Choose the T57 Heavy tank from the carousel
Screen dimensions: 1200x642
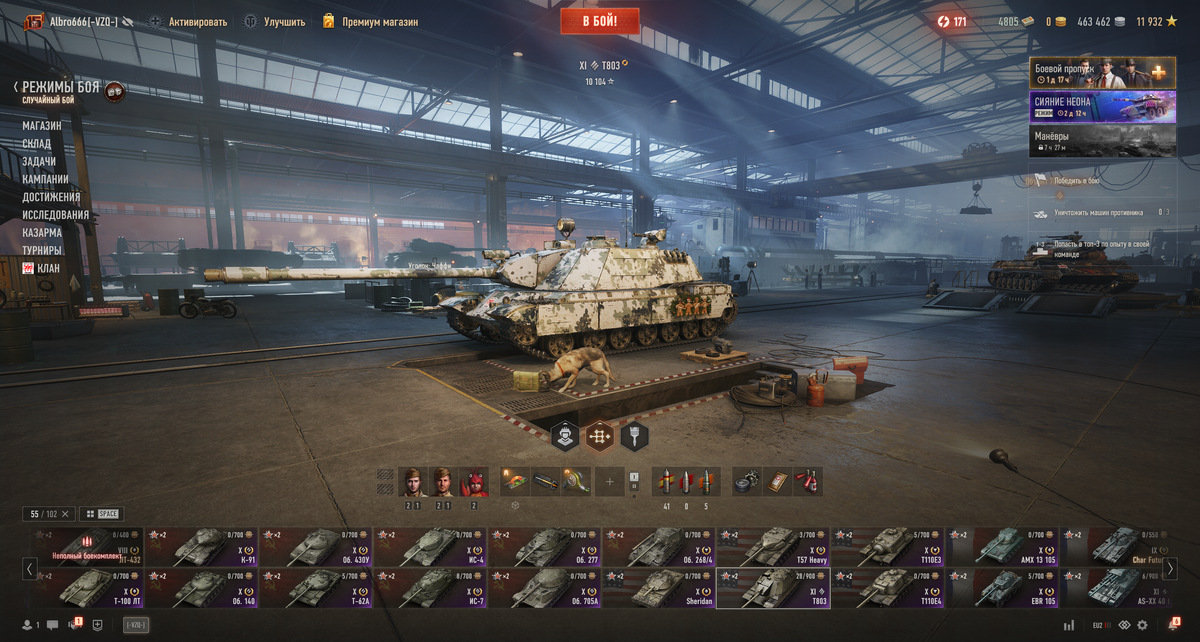pyautogui.click(x=772, y=547)
